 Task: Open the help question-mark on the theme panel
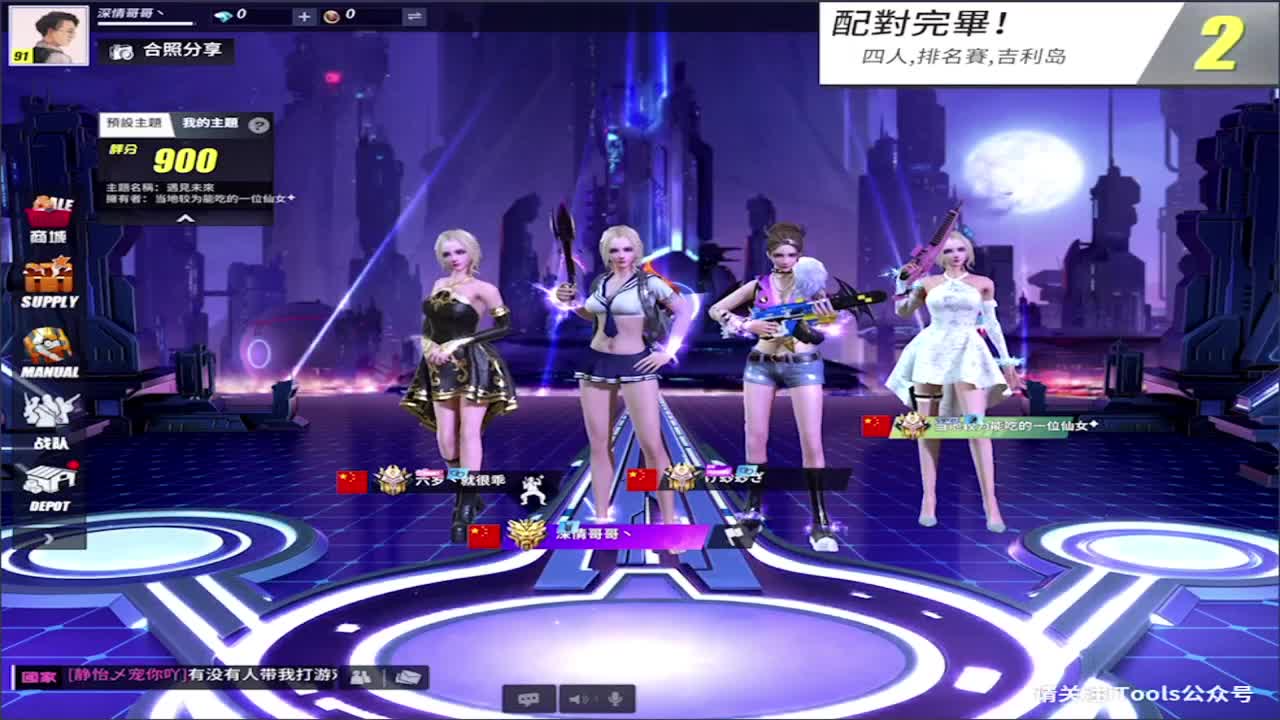pyautogui.click(x=259, y=124)
